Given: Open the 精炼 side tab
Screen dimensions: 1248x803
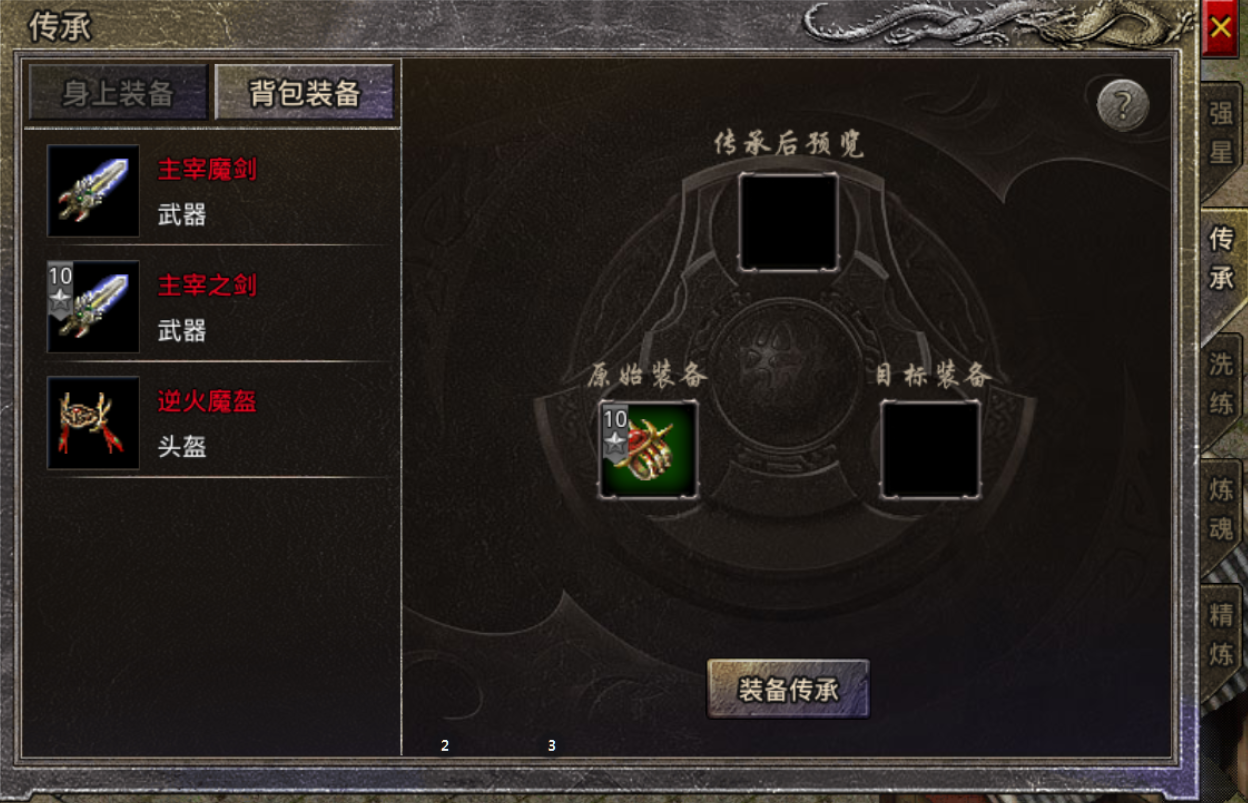Looking at the screenshot, I should point(1221,634).
